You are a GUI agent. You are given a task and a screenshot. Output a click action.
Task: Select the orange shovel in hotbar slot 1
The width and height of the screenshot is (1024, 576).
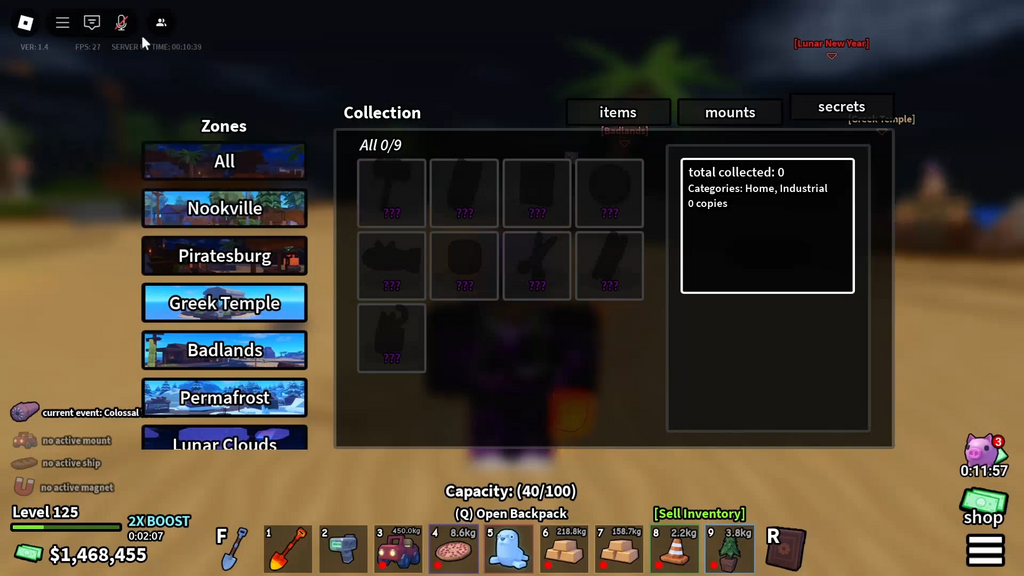[x=288, y=549]
